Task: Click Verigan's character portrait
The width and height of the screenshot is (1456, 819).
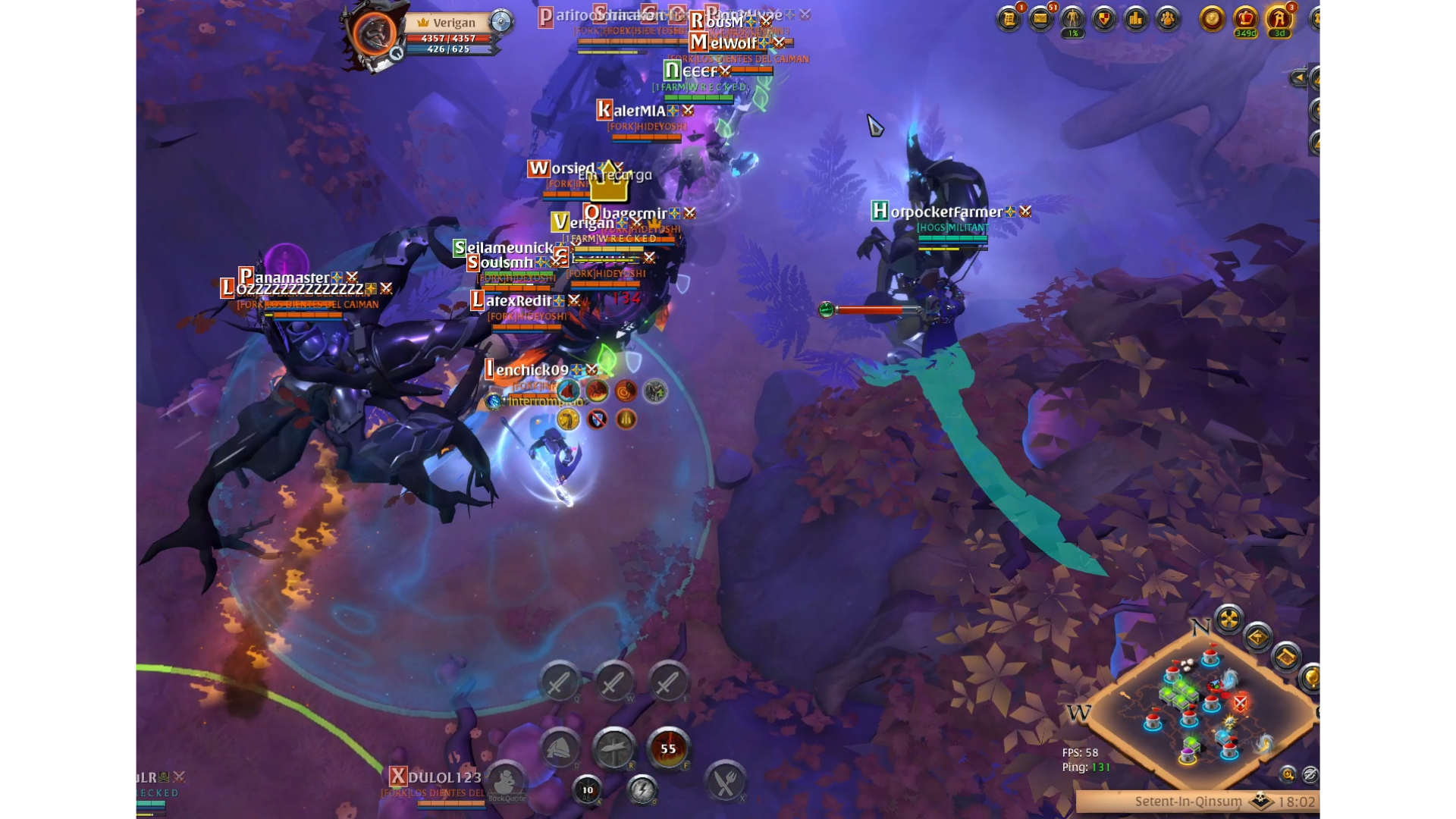Action: click(374, 34)
